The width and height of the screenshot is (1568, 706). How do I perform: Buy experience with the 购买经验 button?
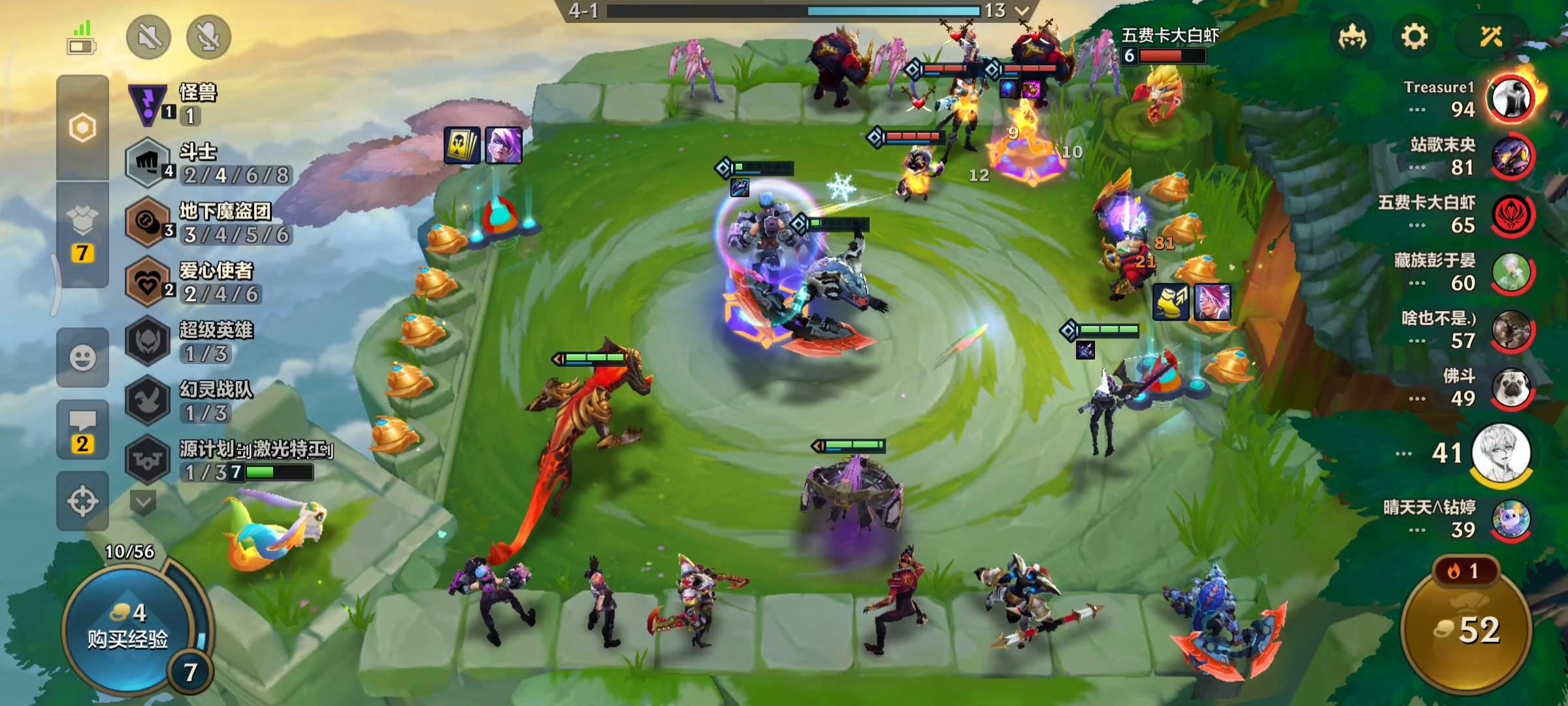128,628
